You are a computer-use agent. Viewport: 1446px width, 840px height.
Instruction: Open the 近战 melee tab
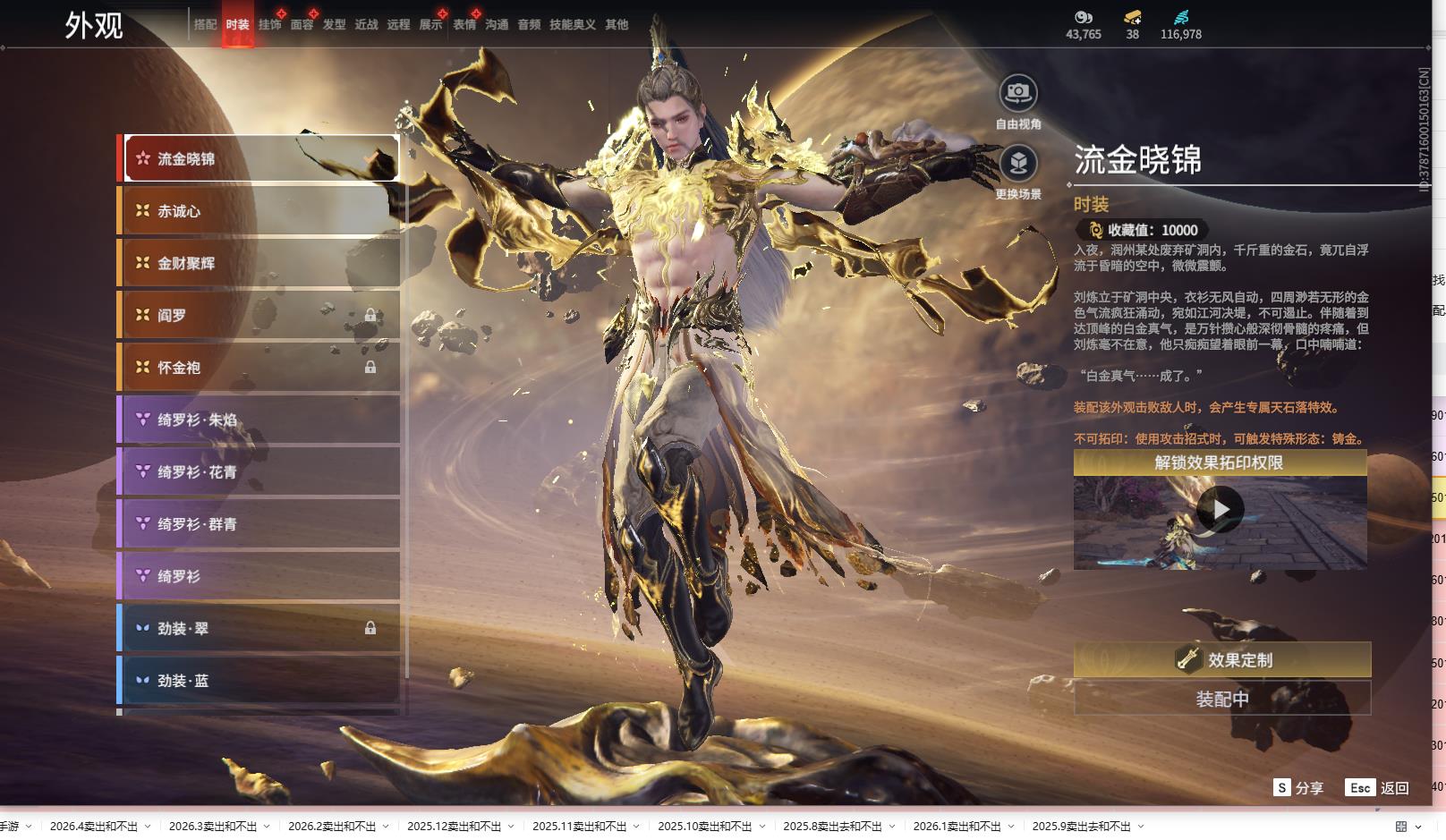tap(366, 25)
